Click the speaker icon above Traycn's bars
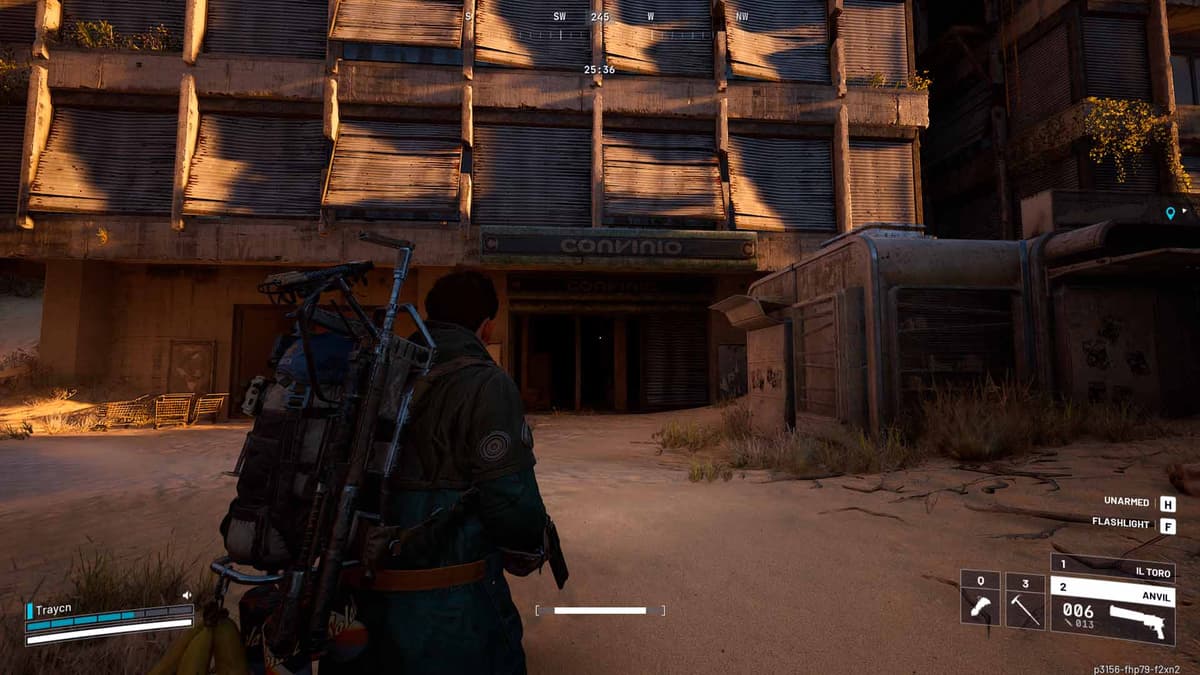Image resolution: width=1200 pixels, height=675 pixels. [186, 595]
